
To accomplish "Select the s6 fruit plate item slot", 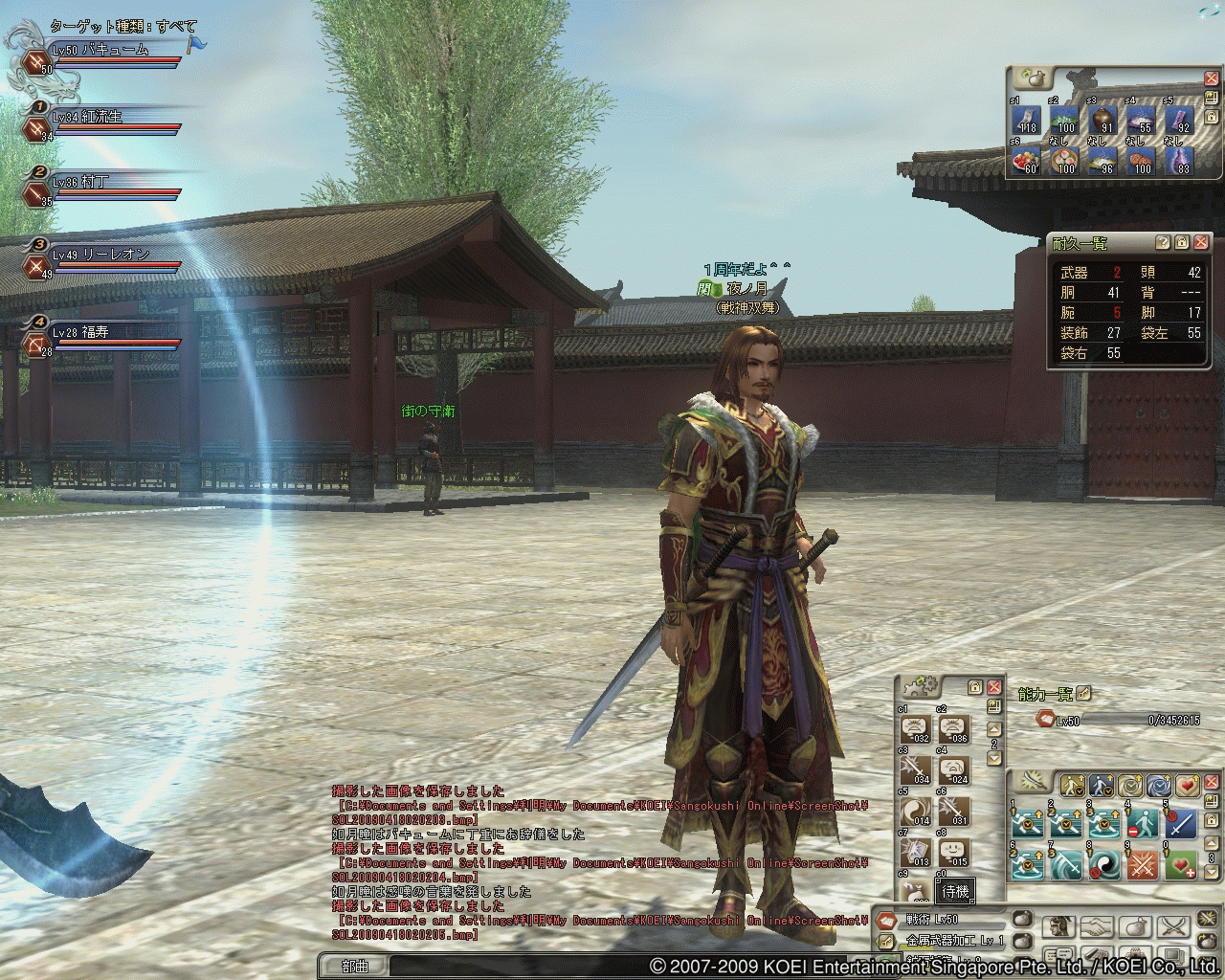I will [x=1028, y=160].
